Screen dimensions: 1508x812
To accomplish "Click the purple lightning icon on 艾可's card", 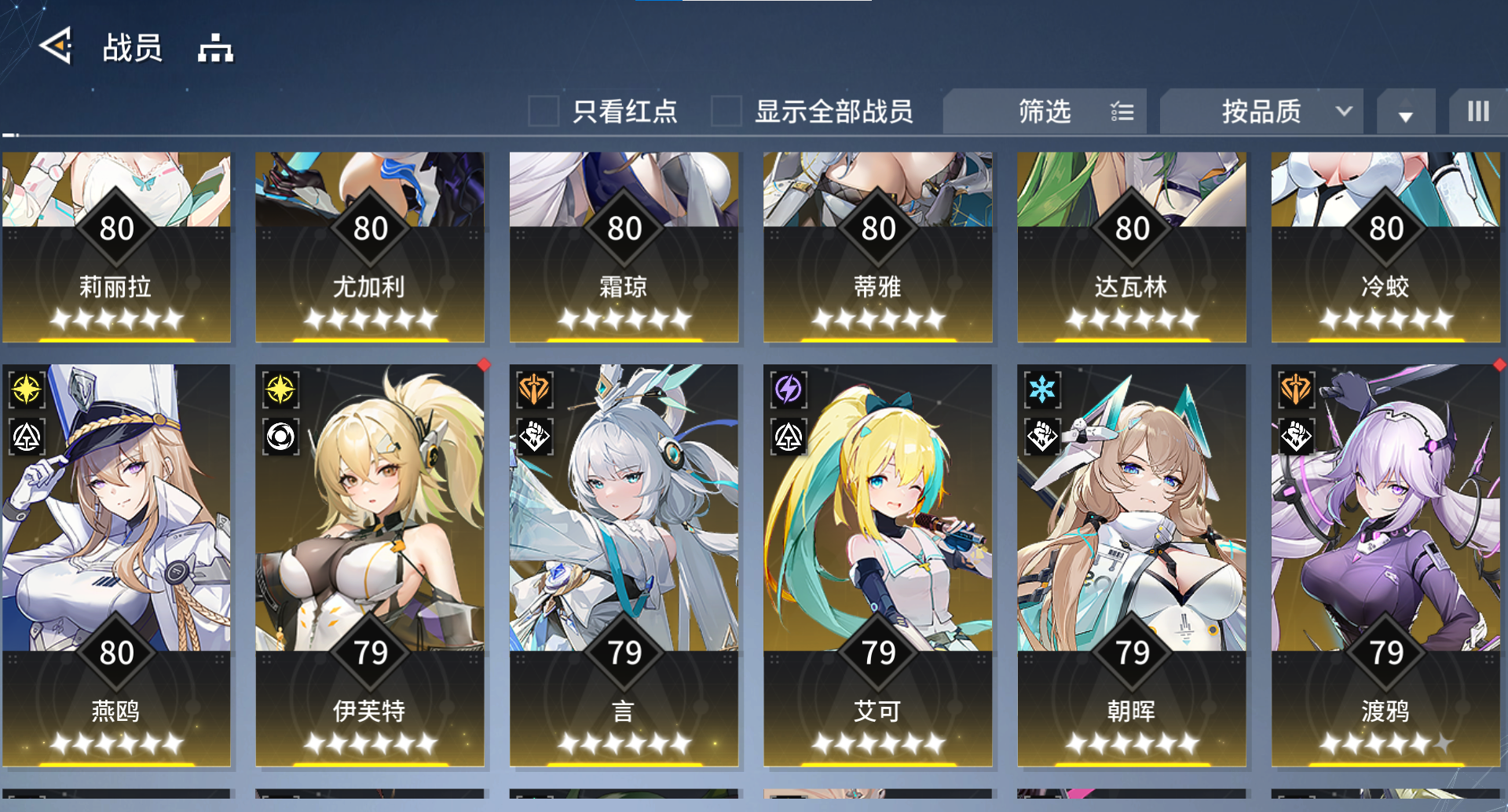I will [x=787, y=390].
